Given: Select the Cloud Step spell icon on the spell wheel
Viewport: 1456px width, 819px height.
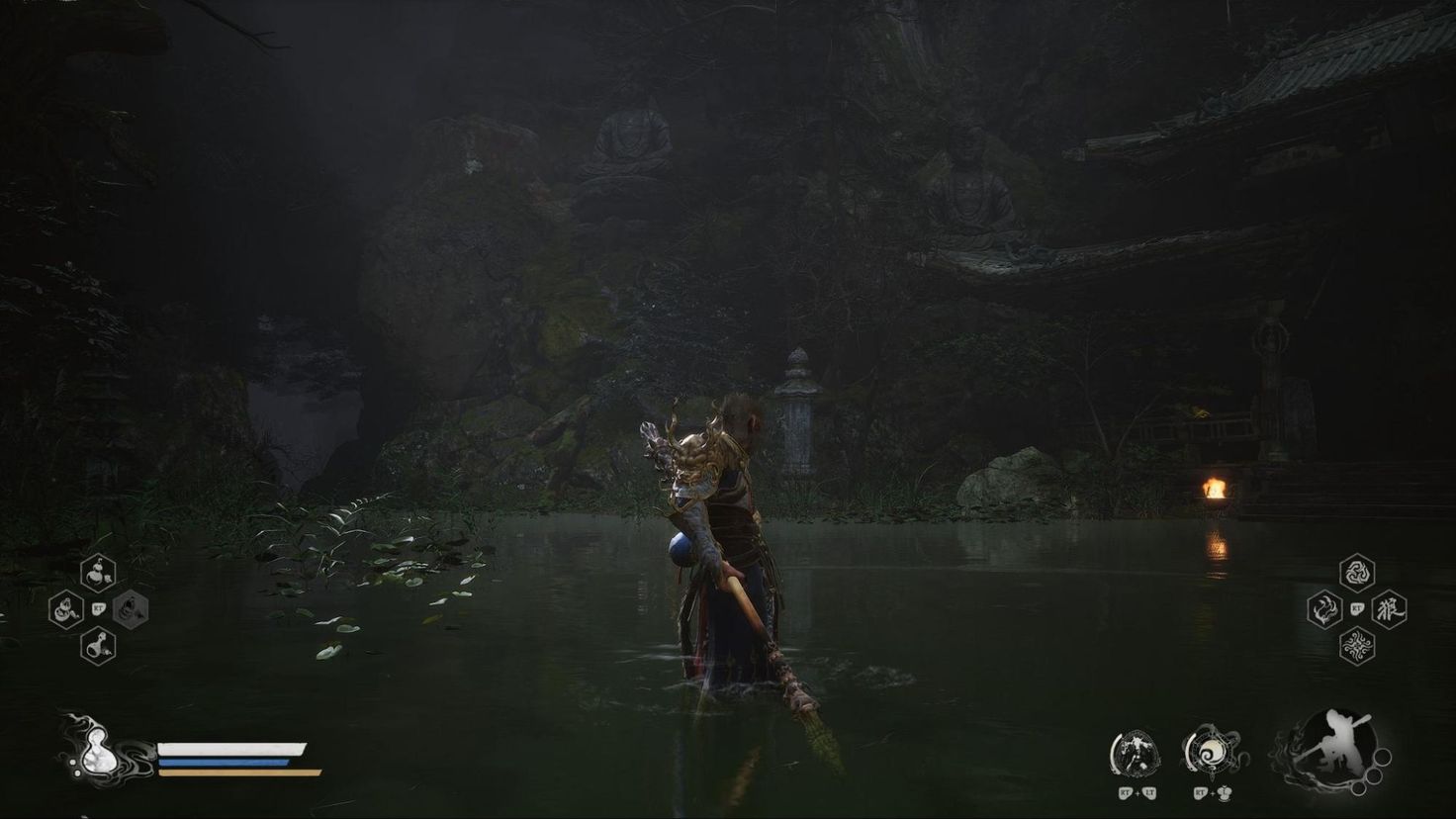Looking at the screenshot, I should point(1323,610).
